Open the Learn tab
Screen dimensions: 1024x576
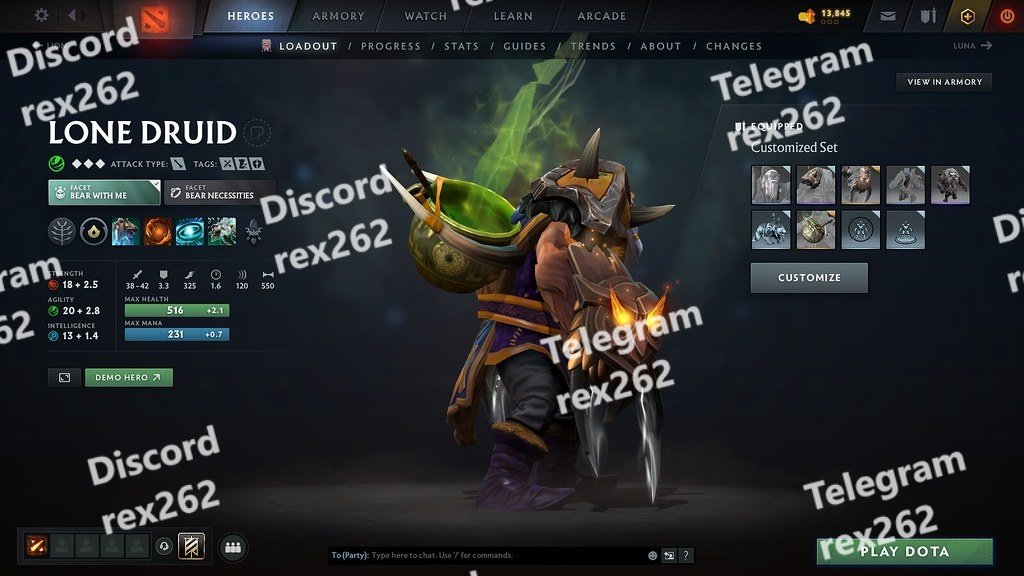(512, 16)
